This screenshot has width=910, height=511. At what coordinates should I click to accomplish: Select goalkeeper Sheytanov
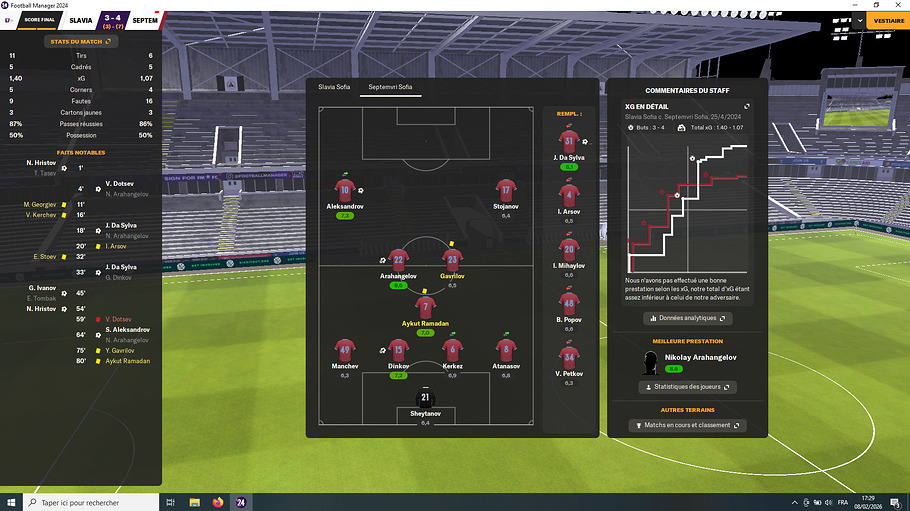425,398
